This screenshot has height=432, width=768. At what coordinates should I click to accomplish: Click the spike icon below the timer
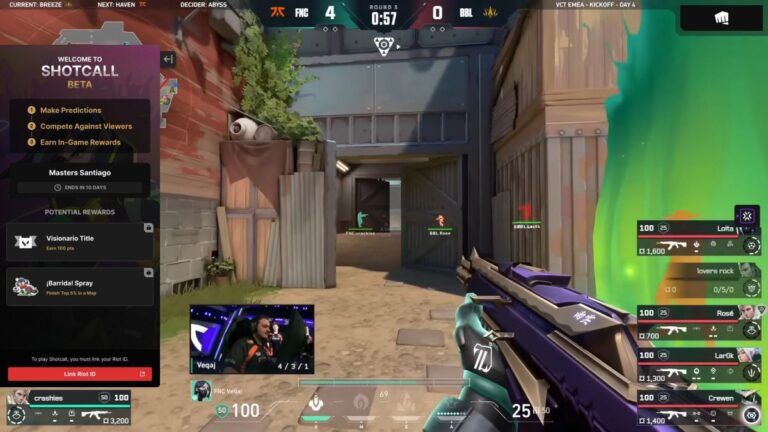click(x=383, y=45)
